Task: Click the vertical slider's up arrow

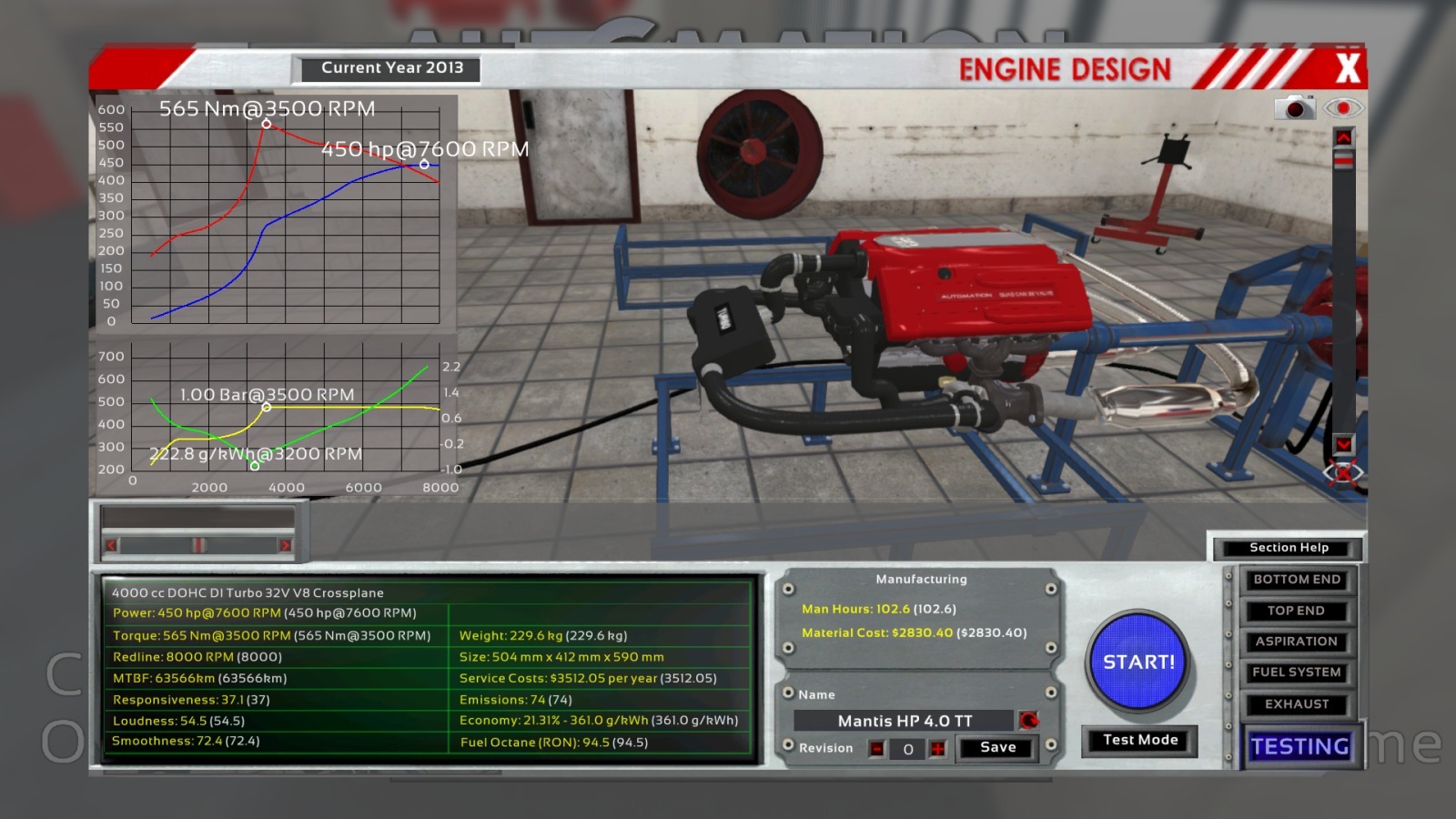Action: [1343, 137]
